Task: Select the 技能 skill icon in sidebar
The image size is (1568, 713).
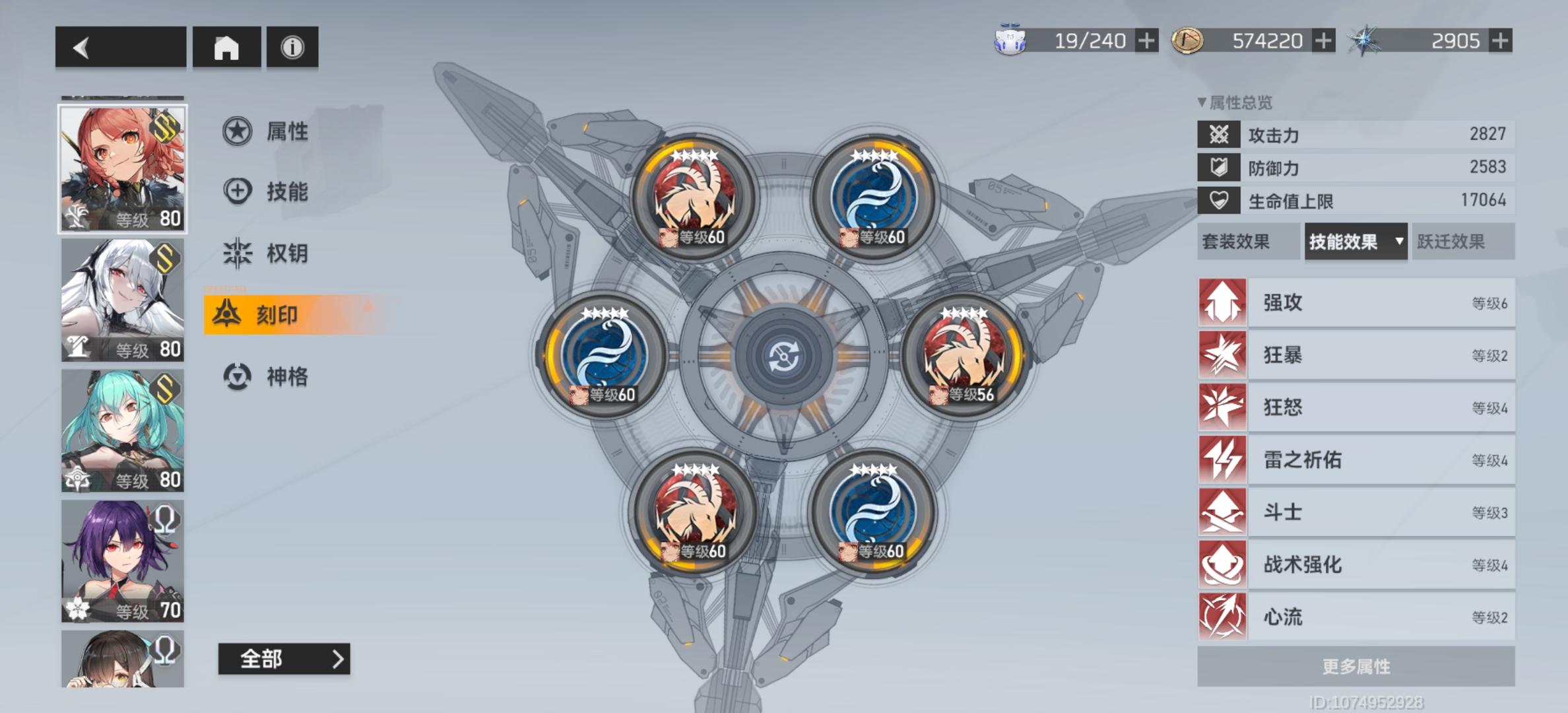Action: (x=238, y=191)
